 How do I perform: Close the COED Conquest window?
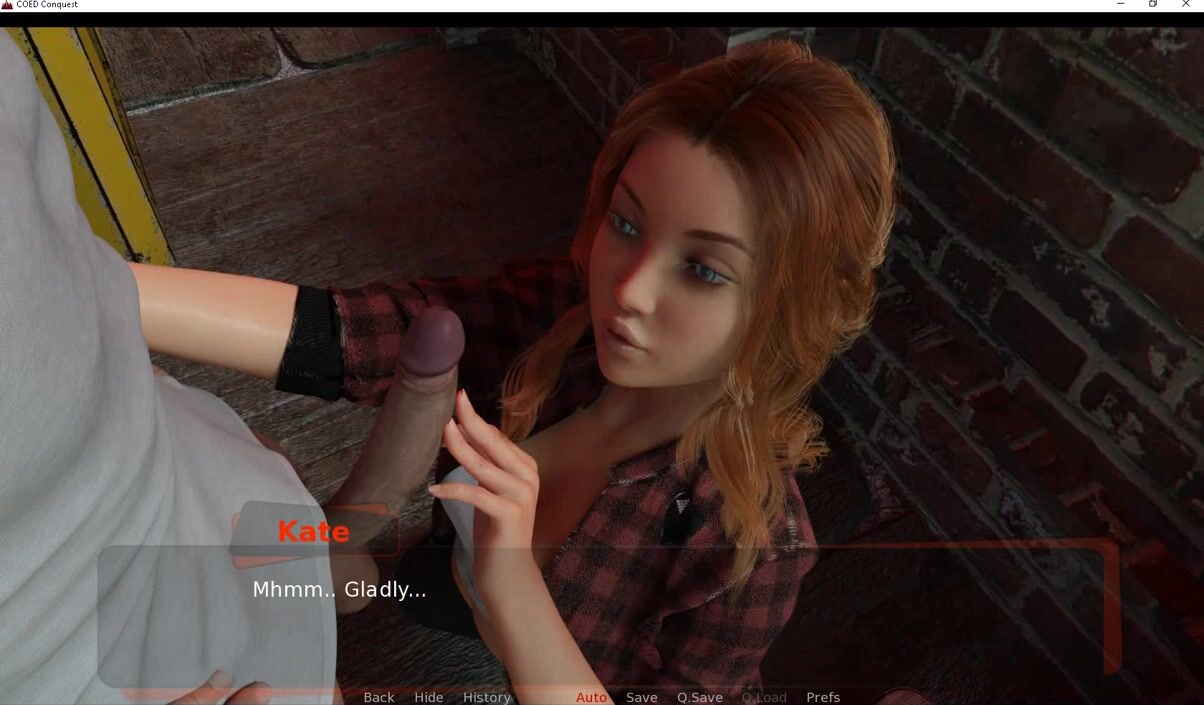coord(1187,5)
